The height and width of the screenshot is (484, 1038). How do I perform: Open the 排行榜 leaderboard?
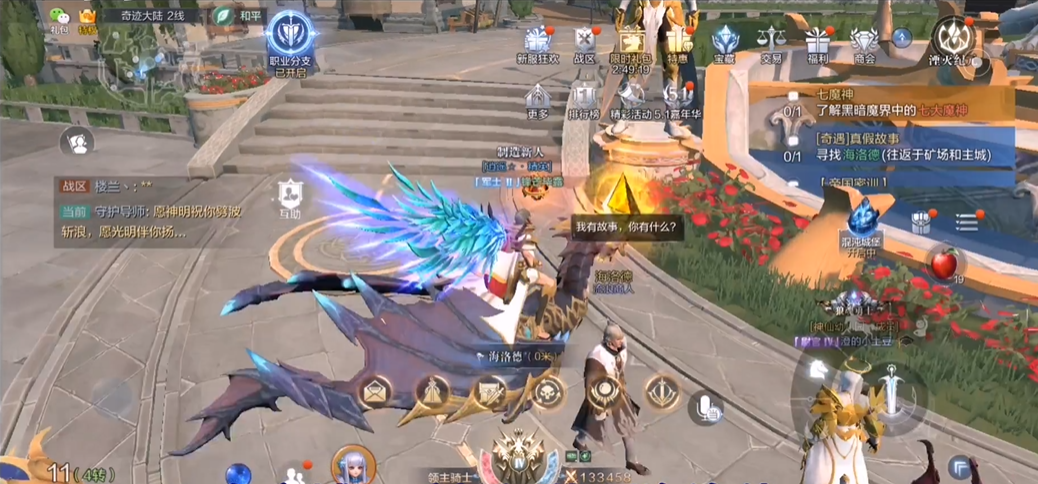click(x=584, y=99)
